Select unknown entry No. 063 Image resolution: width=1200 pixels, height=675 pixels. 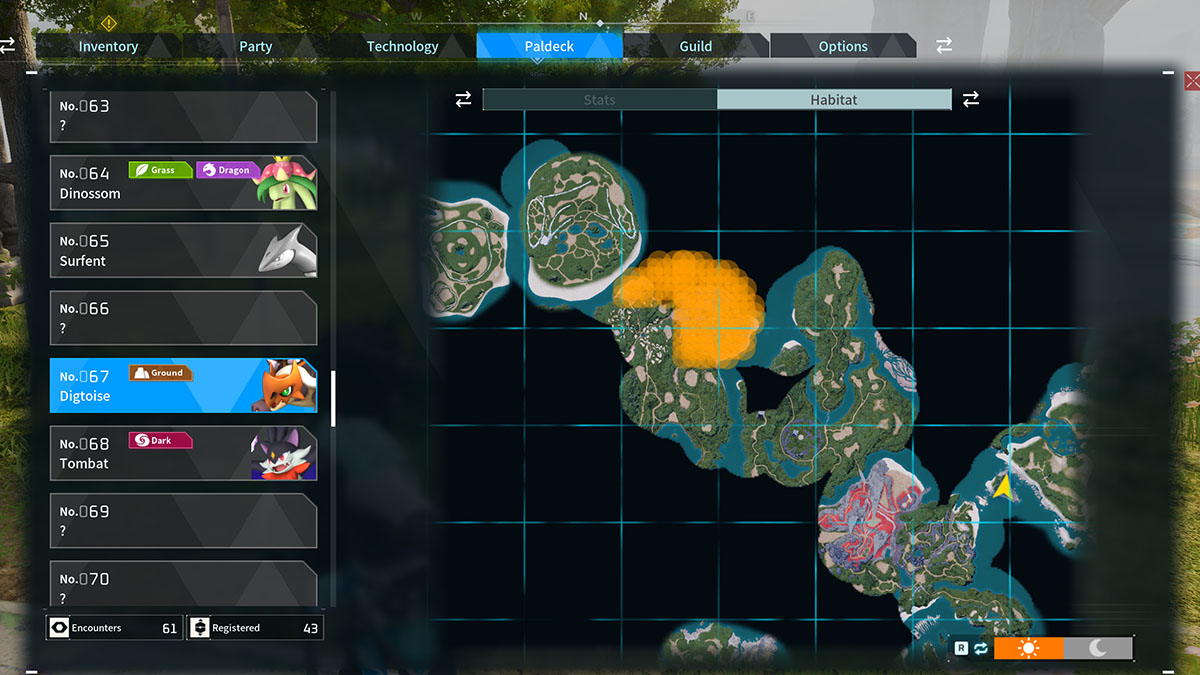(183, 116)
